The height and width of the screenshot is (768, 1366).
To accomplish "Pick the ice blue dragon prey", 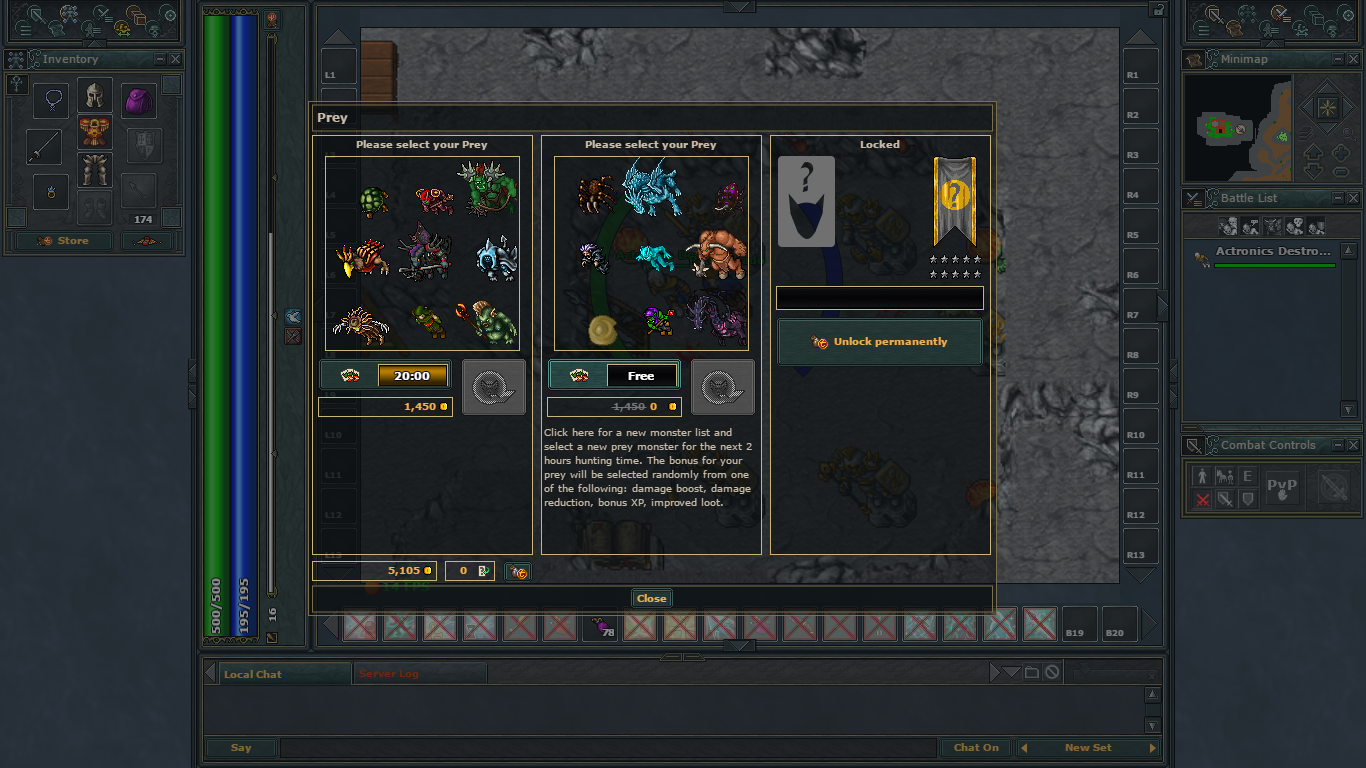I will pyautogui.click(x=650, y=187).
